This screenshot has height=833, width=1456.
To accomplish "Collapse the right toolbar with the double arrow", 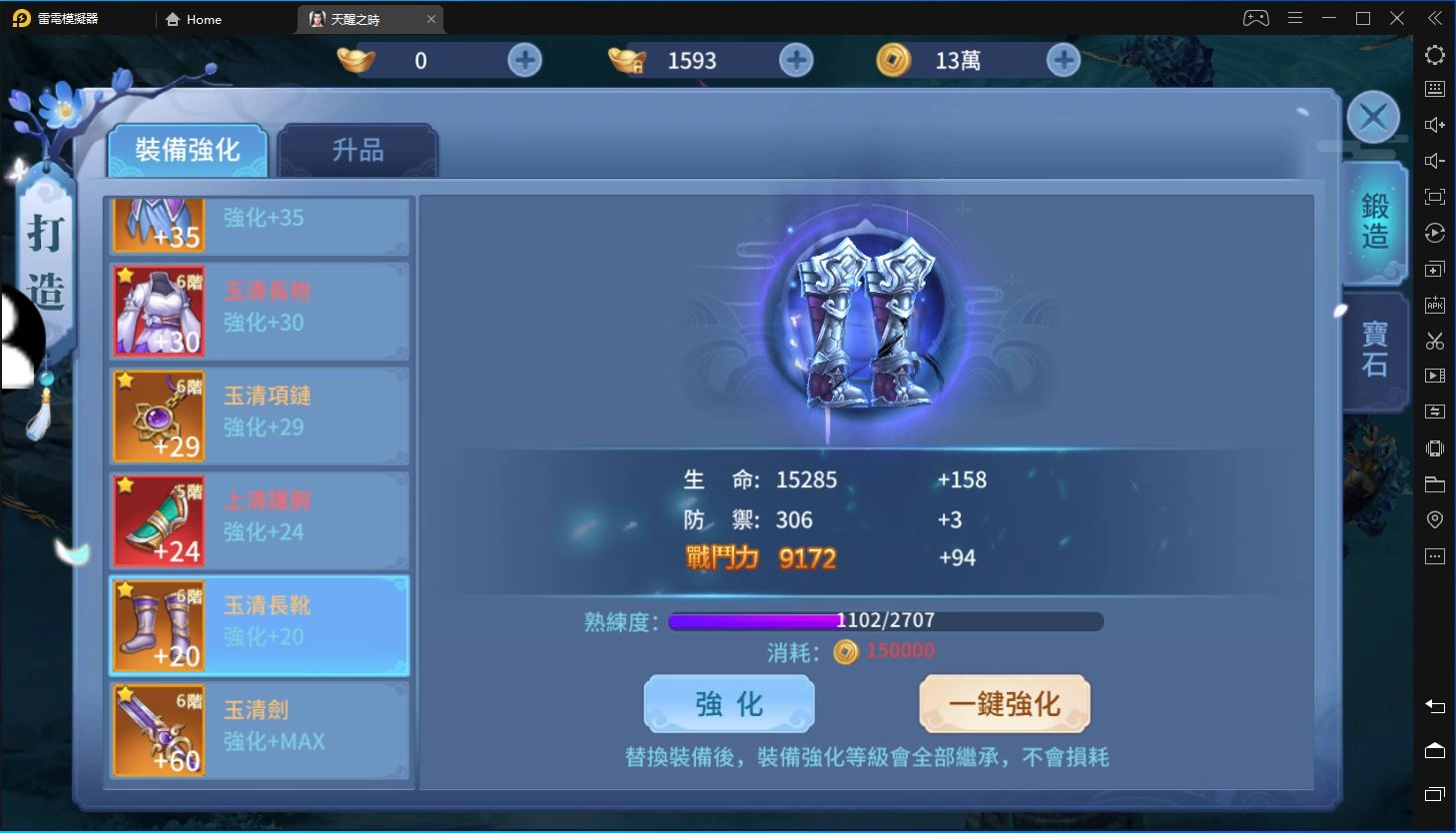I will click(x=1435, y=17).
